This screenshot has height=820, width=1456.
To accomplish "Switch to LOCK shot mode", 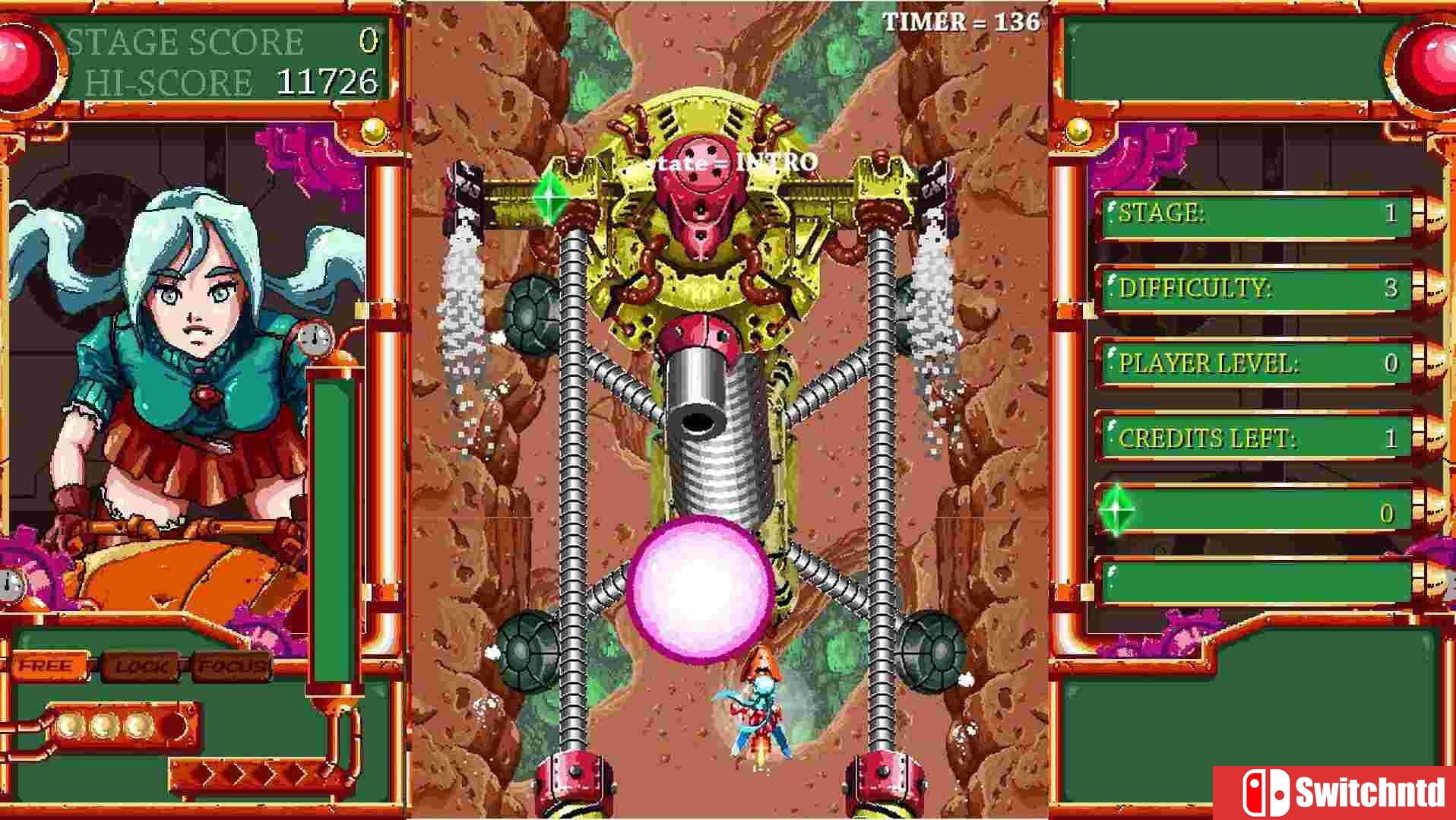I will point(144,667).
